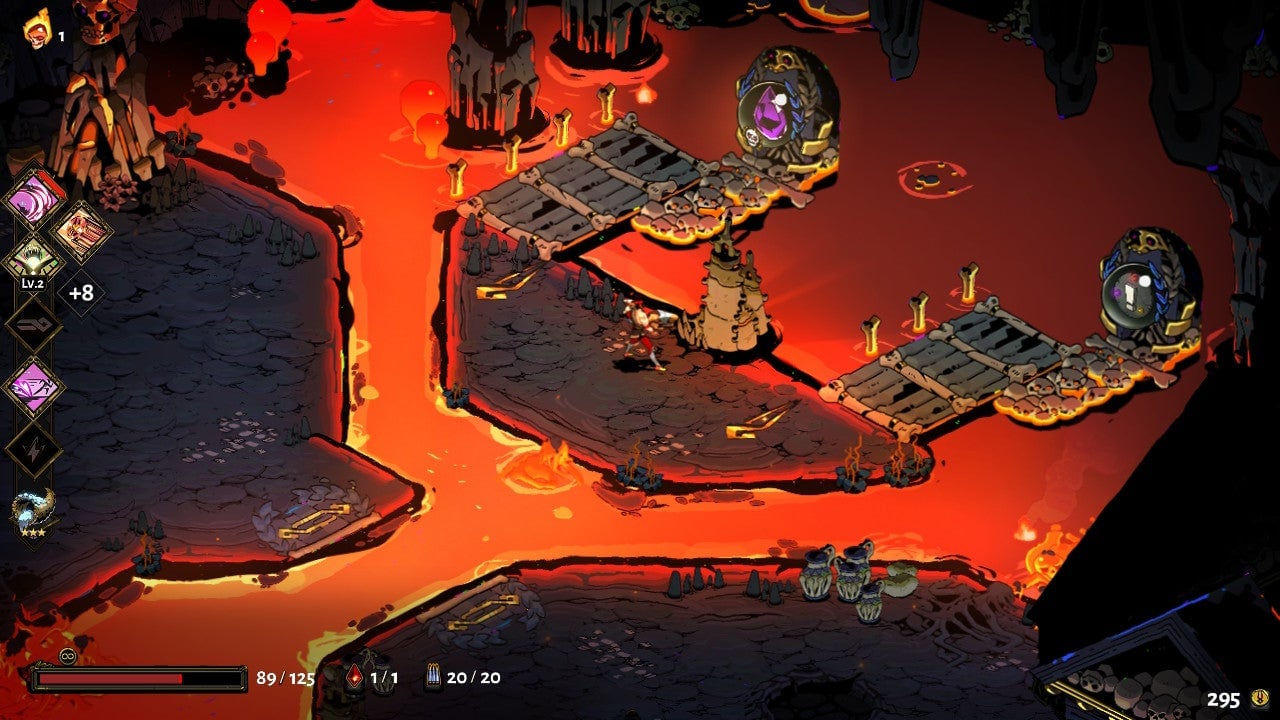Image resolution: width=1280 pixels, height=720 pixels.
Task: Expand the +8 bonus indicator in sidebar
Action: [82, 293]
